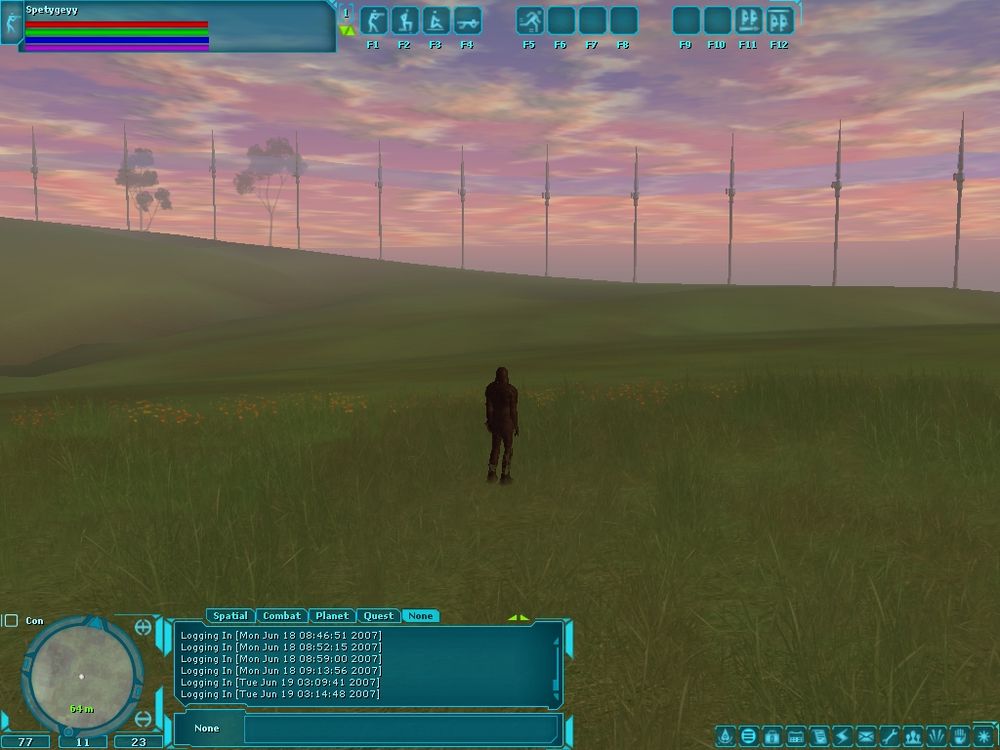
Task: Activate the standing shooter posture in F1
Action: (x=373, y=21)
